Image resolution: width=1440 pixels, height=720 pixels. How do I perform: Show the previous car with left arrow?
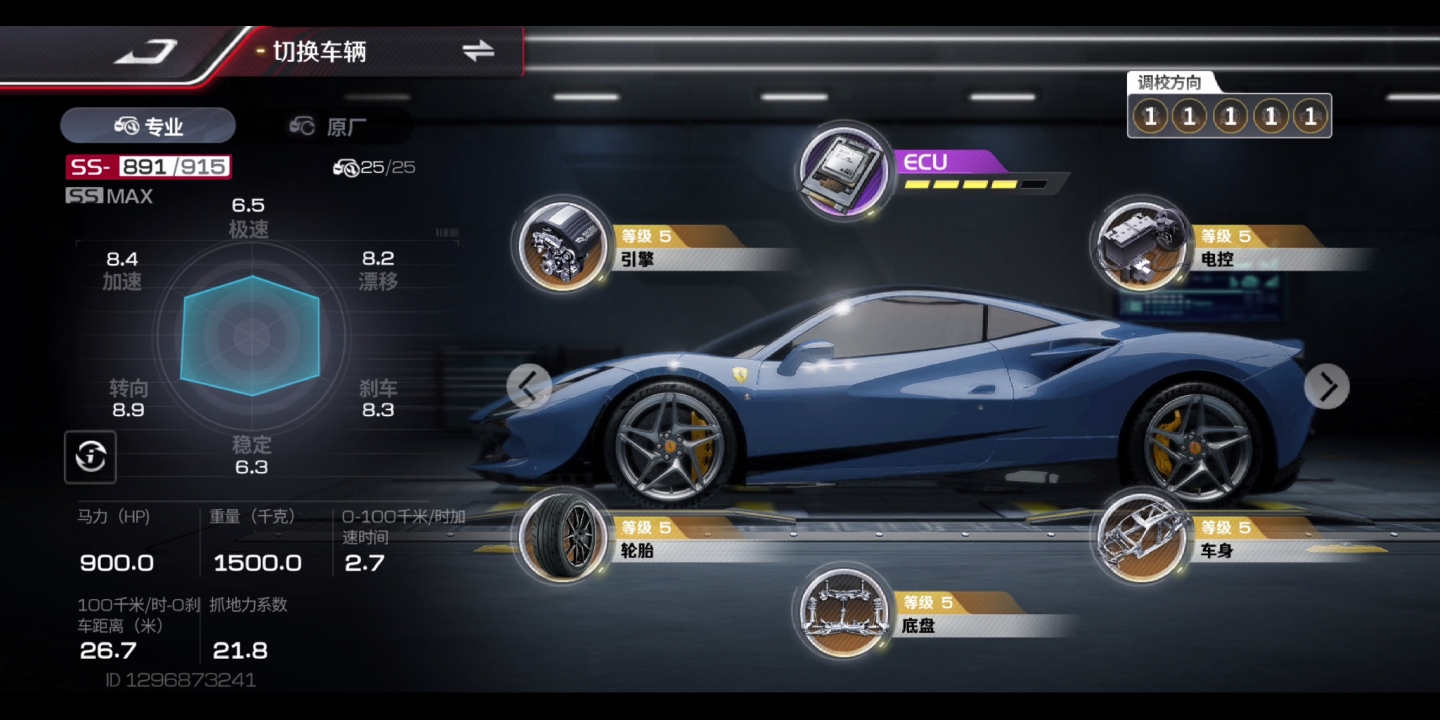point(529,386)
